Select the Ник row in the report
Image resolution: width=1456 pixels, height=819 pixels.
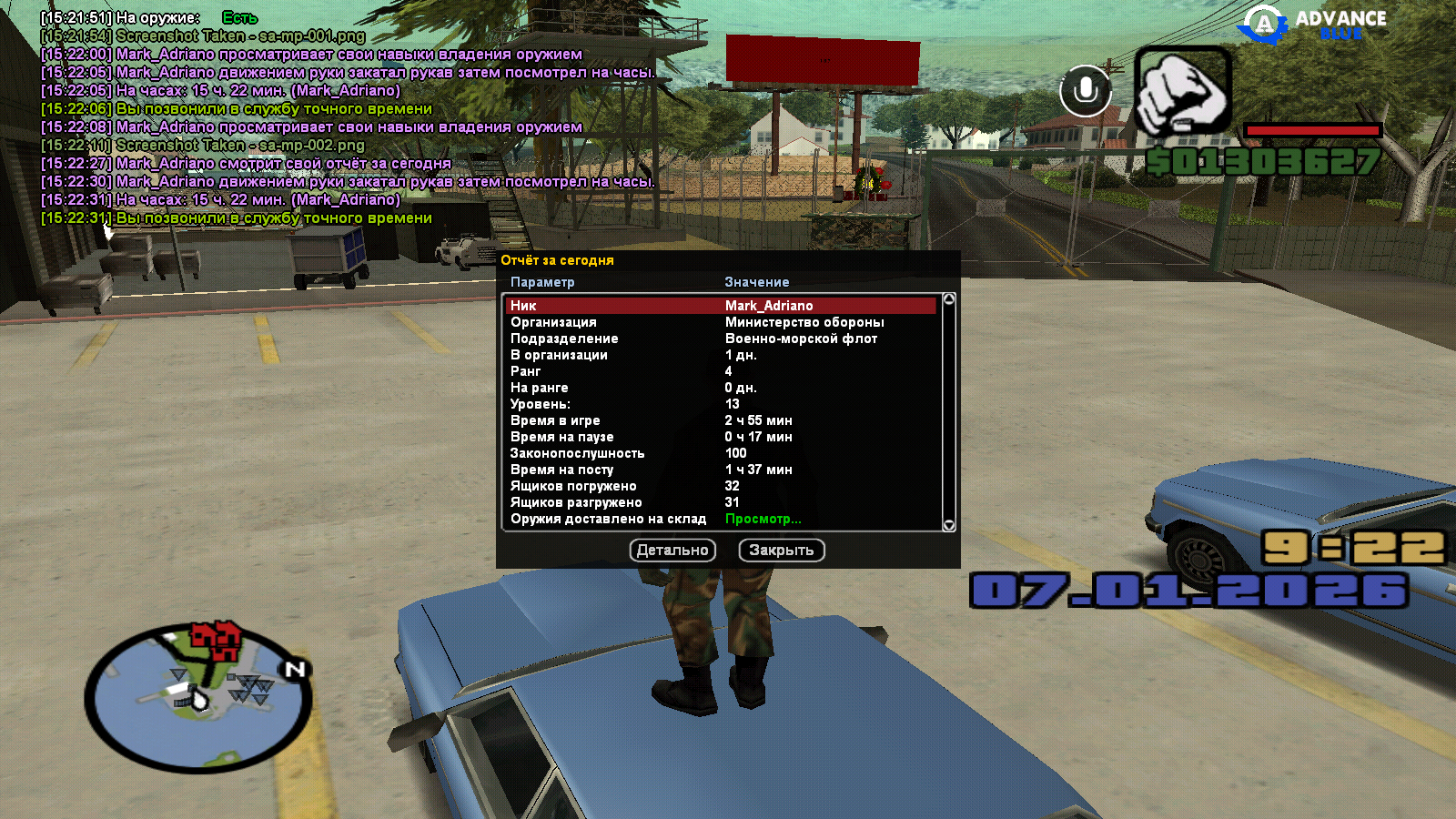pyautogui.click(x=721, y=306)
